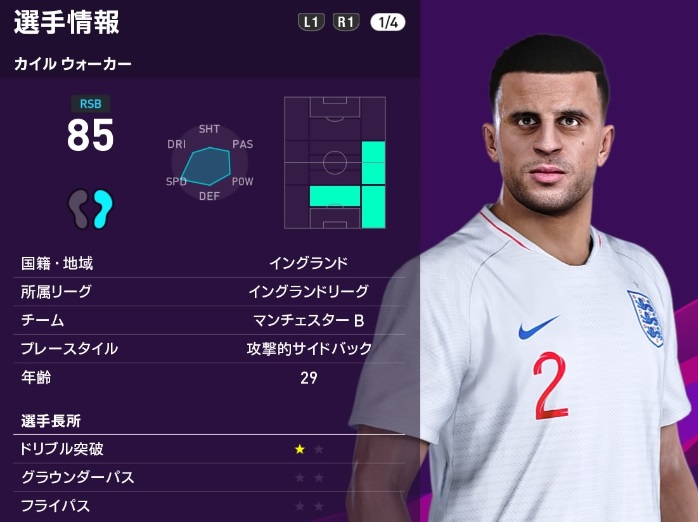
Task: Select the プレースタイル row
Action: pos(210,349)
